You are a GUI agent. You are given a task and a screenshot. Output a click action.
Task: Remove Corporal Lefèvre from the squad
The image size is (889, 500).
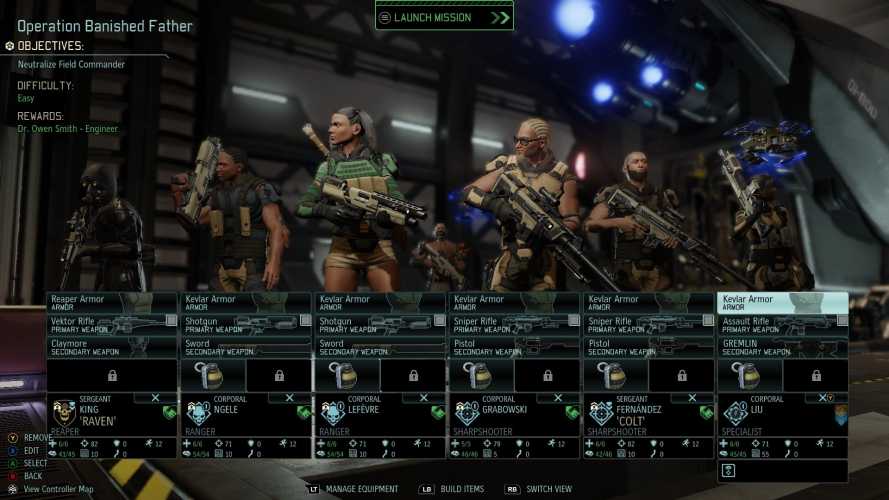pos(423,398)
